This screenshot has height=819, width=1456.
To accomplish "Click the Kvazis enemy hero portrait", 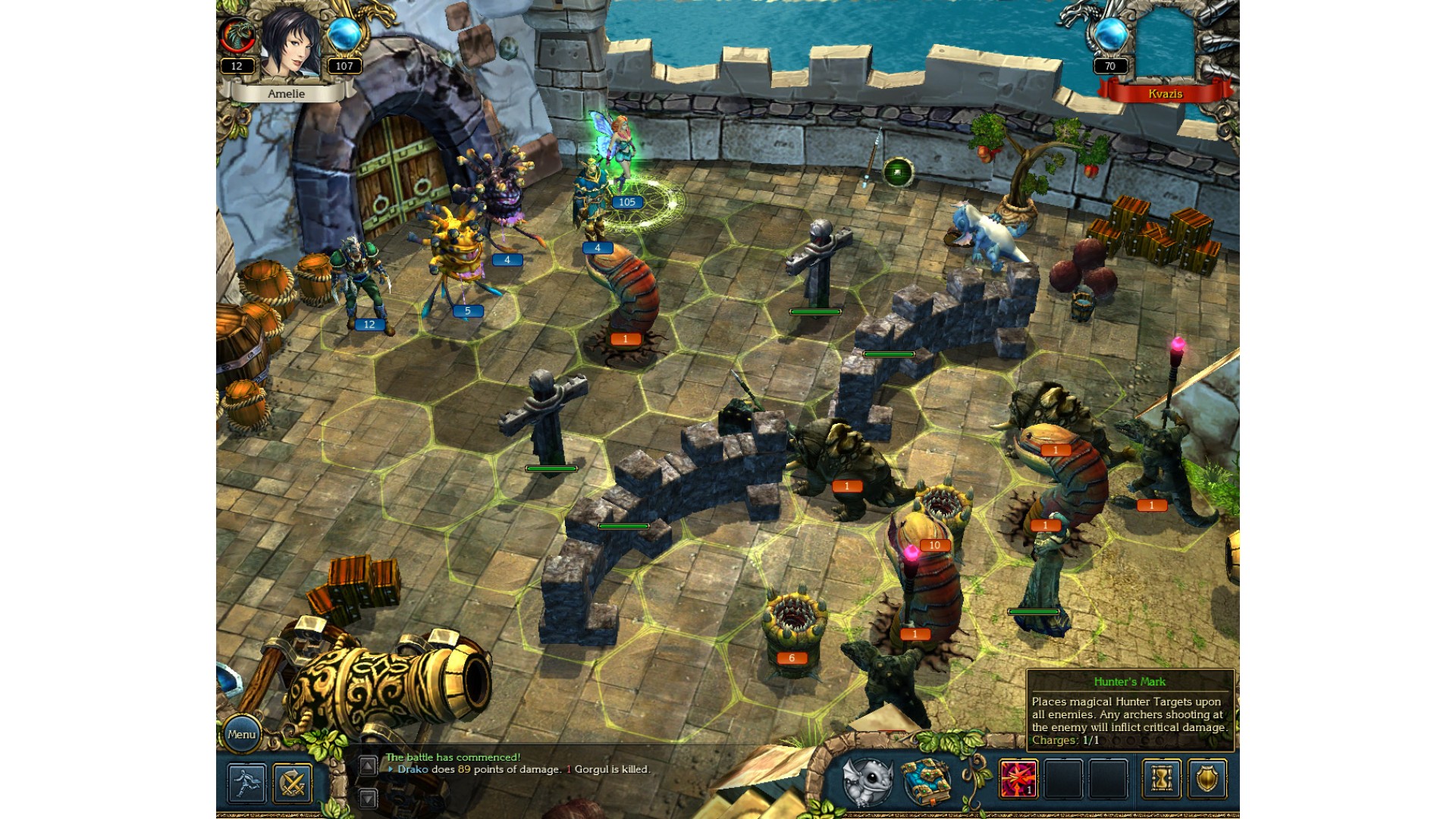I will [1165, 45].
